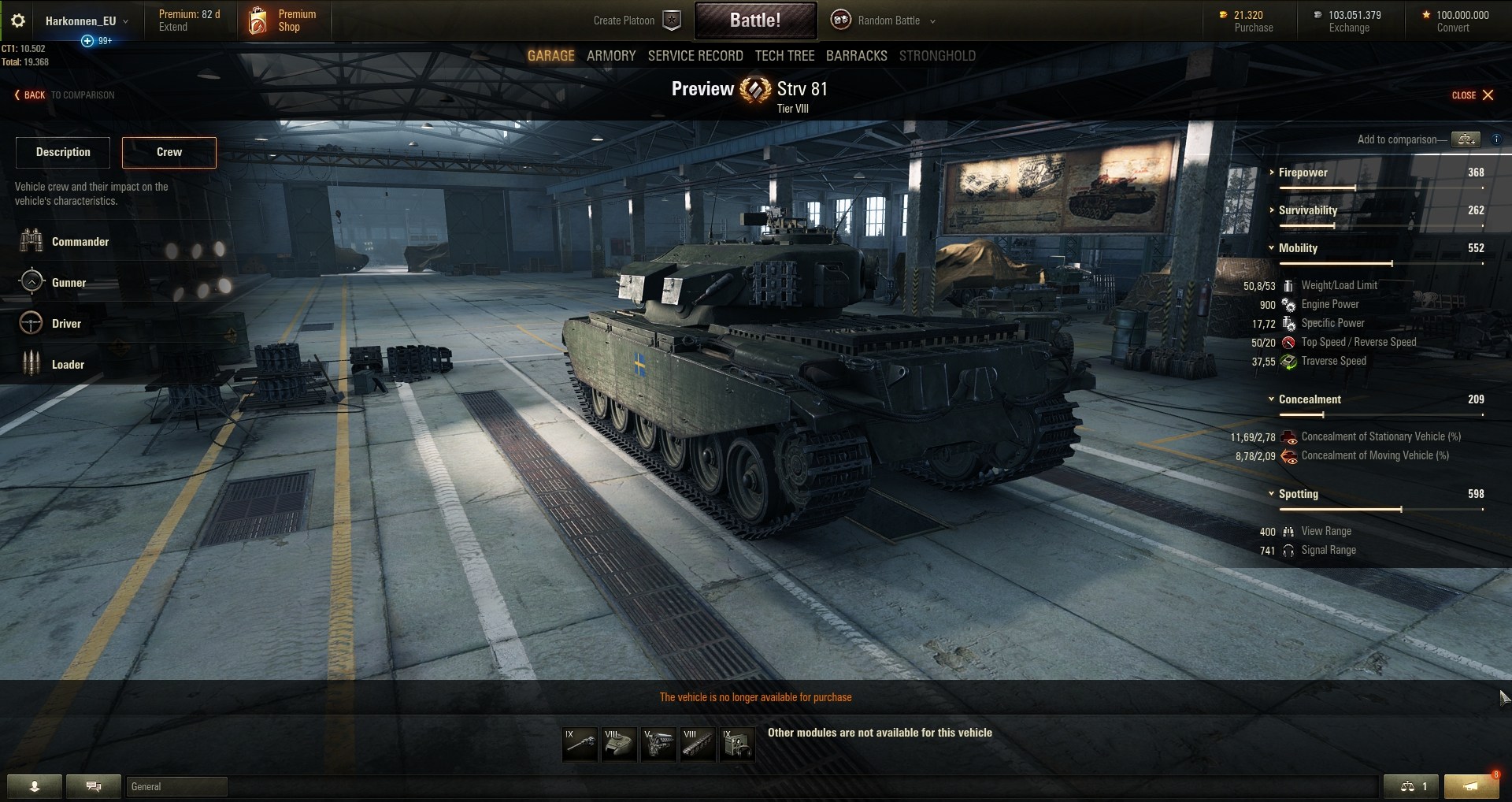Add the Strv 81 to comparison
Screen dimensions: 1512x802
[1466, 139]
